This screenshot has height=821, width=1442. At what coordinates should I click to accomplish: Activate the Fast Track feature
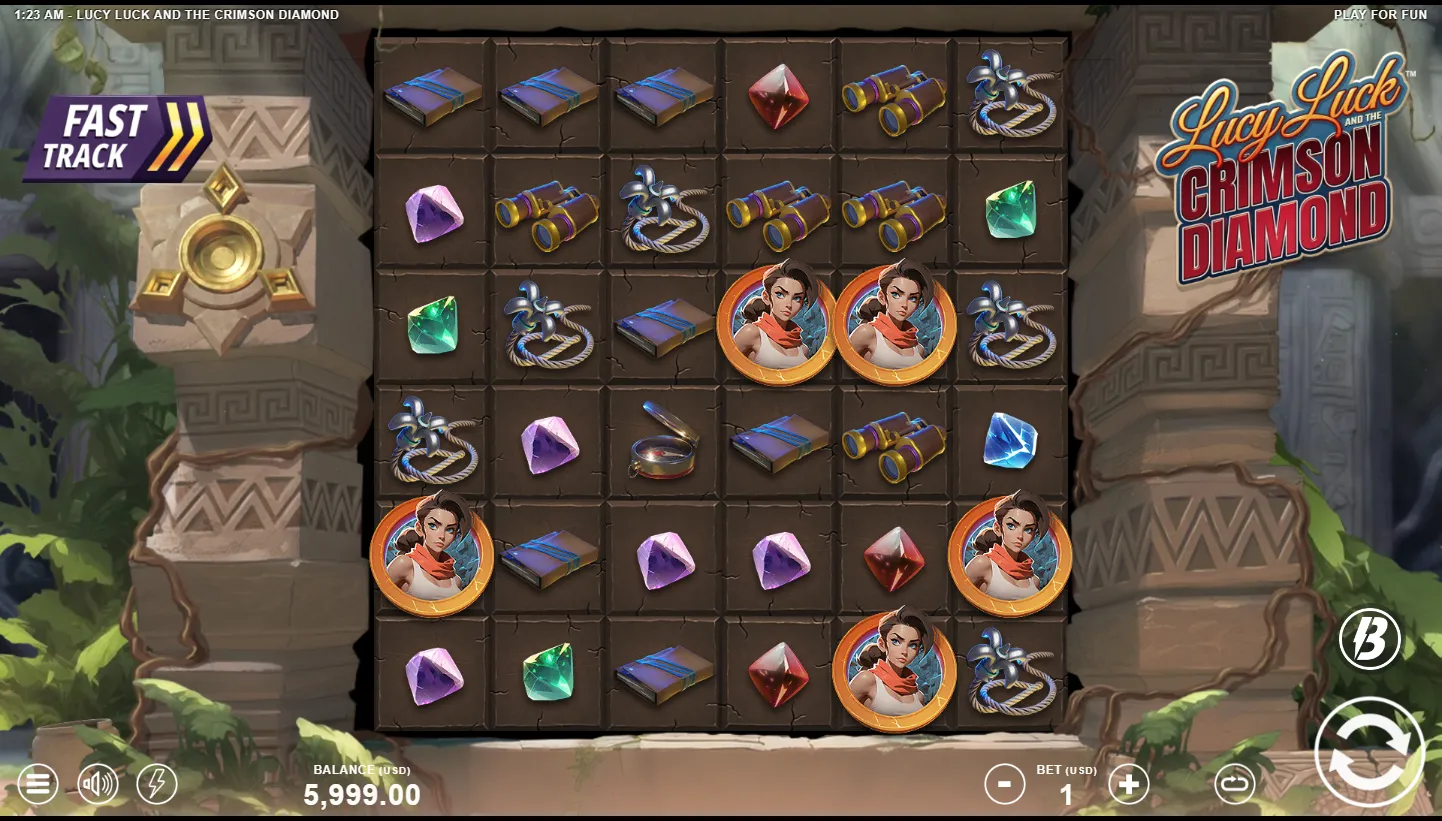click(x=115, y=138)
